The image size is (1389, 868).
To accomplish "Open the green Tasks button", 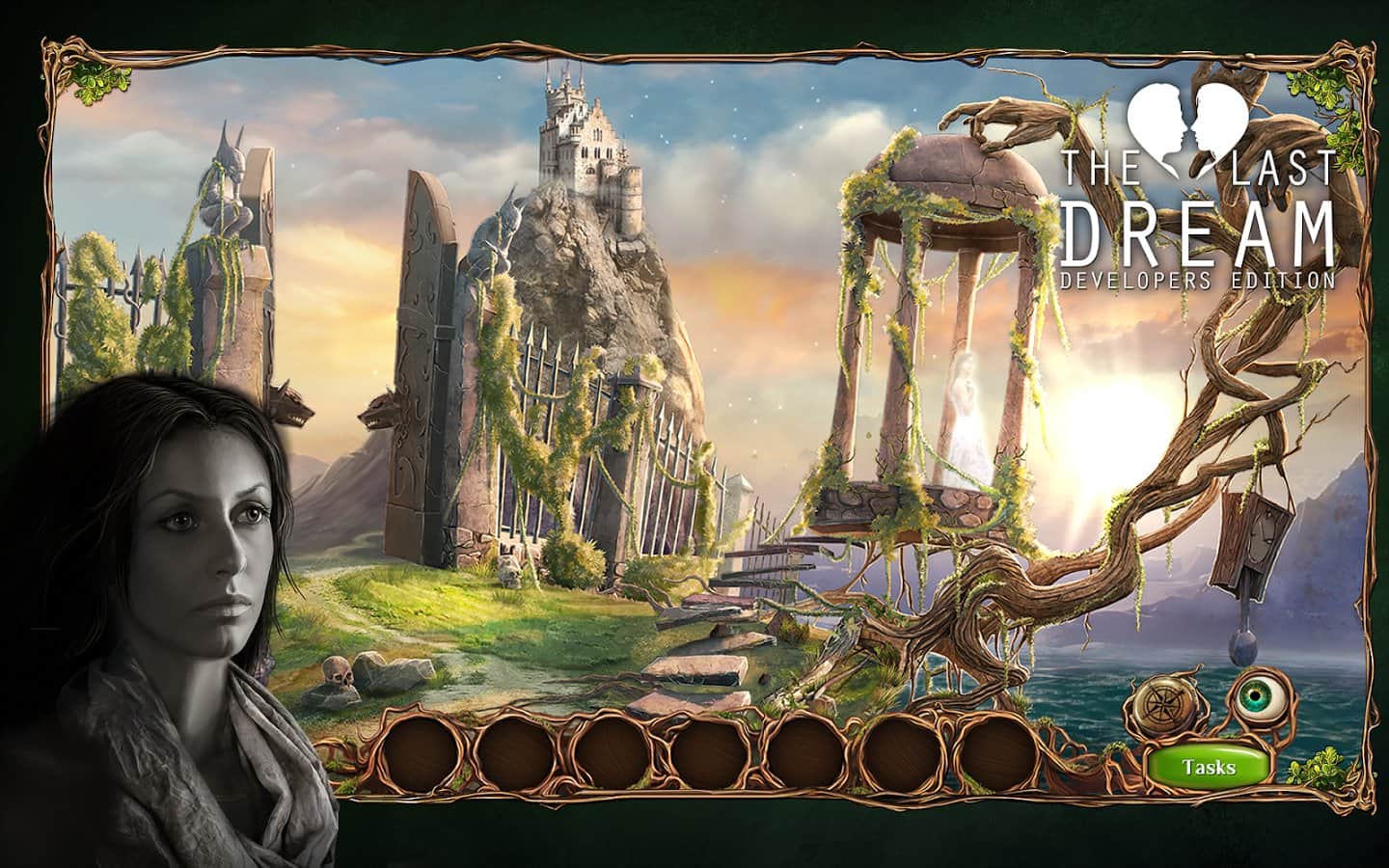I will 1208,768.
